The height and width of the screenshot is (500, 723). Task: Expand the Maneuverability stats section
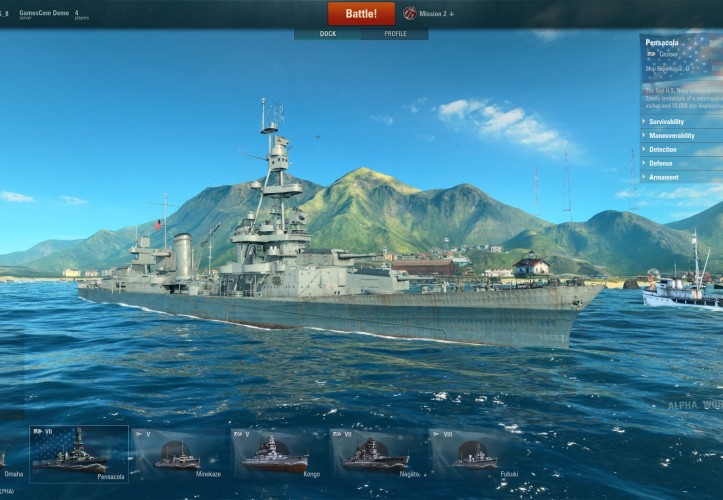[680, 135]
